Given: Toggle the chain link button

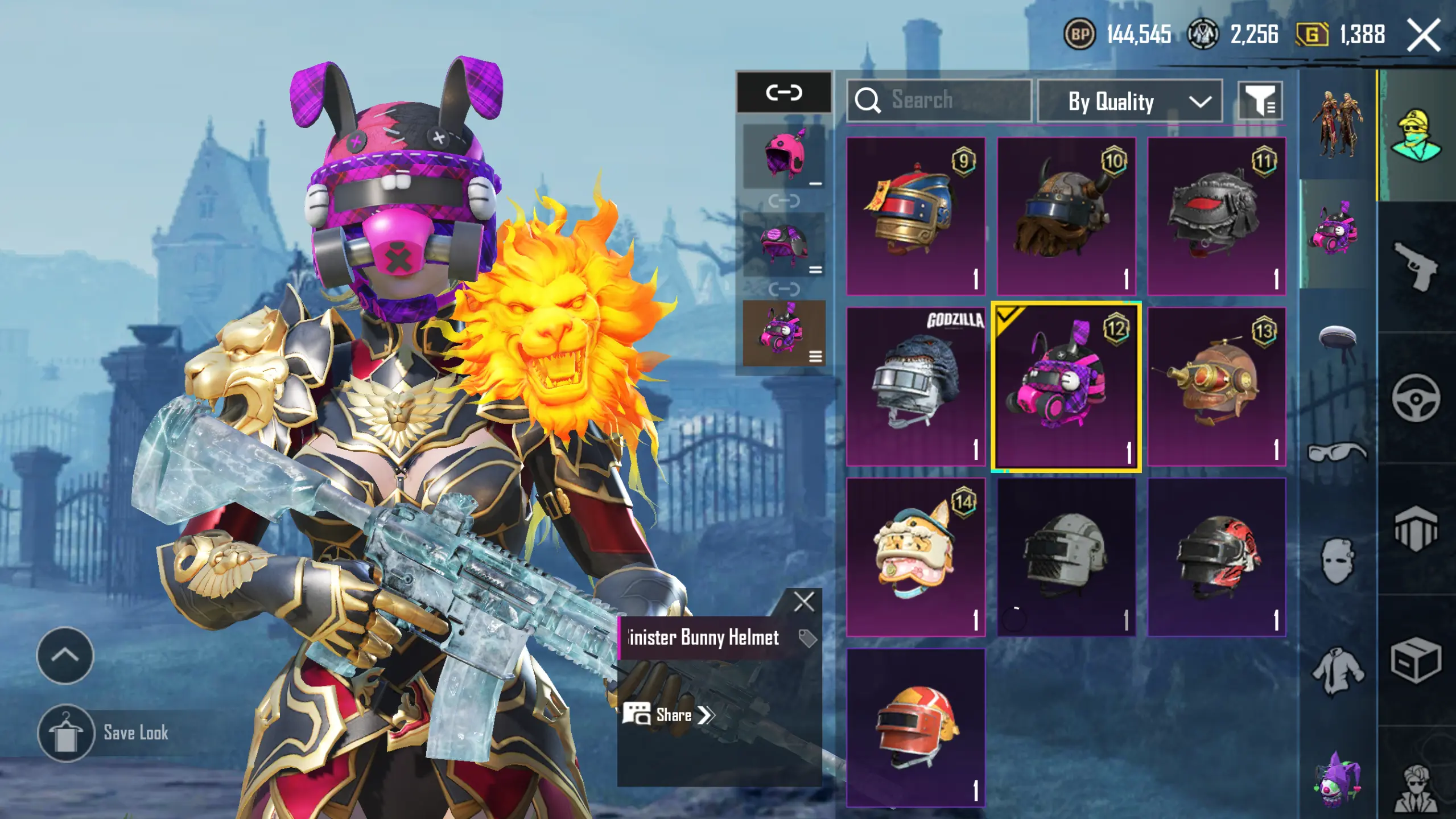Looking at the screenshot, I should pyautogui.click(x=783, y=92).
